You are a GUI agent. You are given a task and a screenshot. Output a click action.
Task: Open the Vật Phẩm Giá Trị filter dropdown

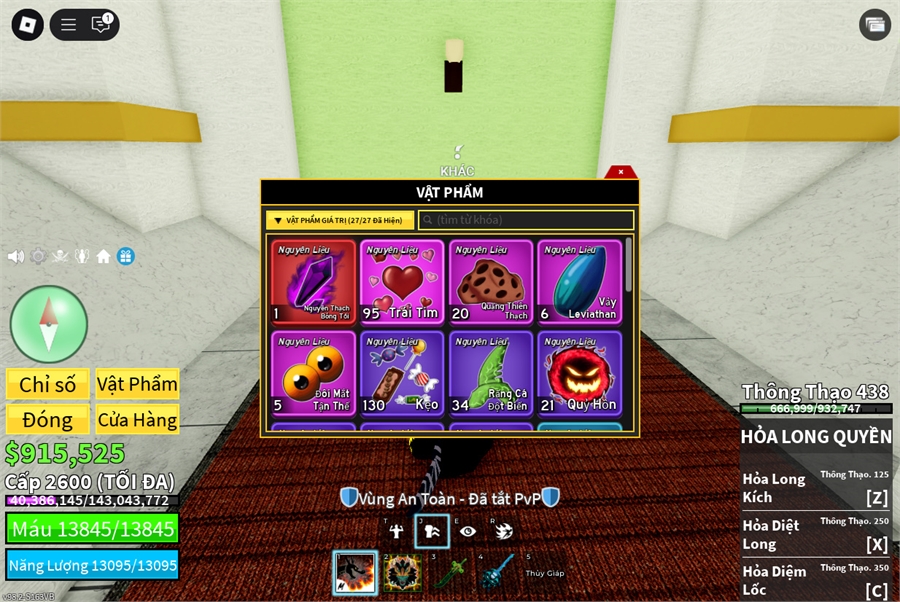[x=340, y=220]
